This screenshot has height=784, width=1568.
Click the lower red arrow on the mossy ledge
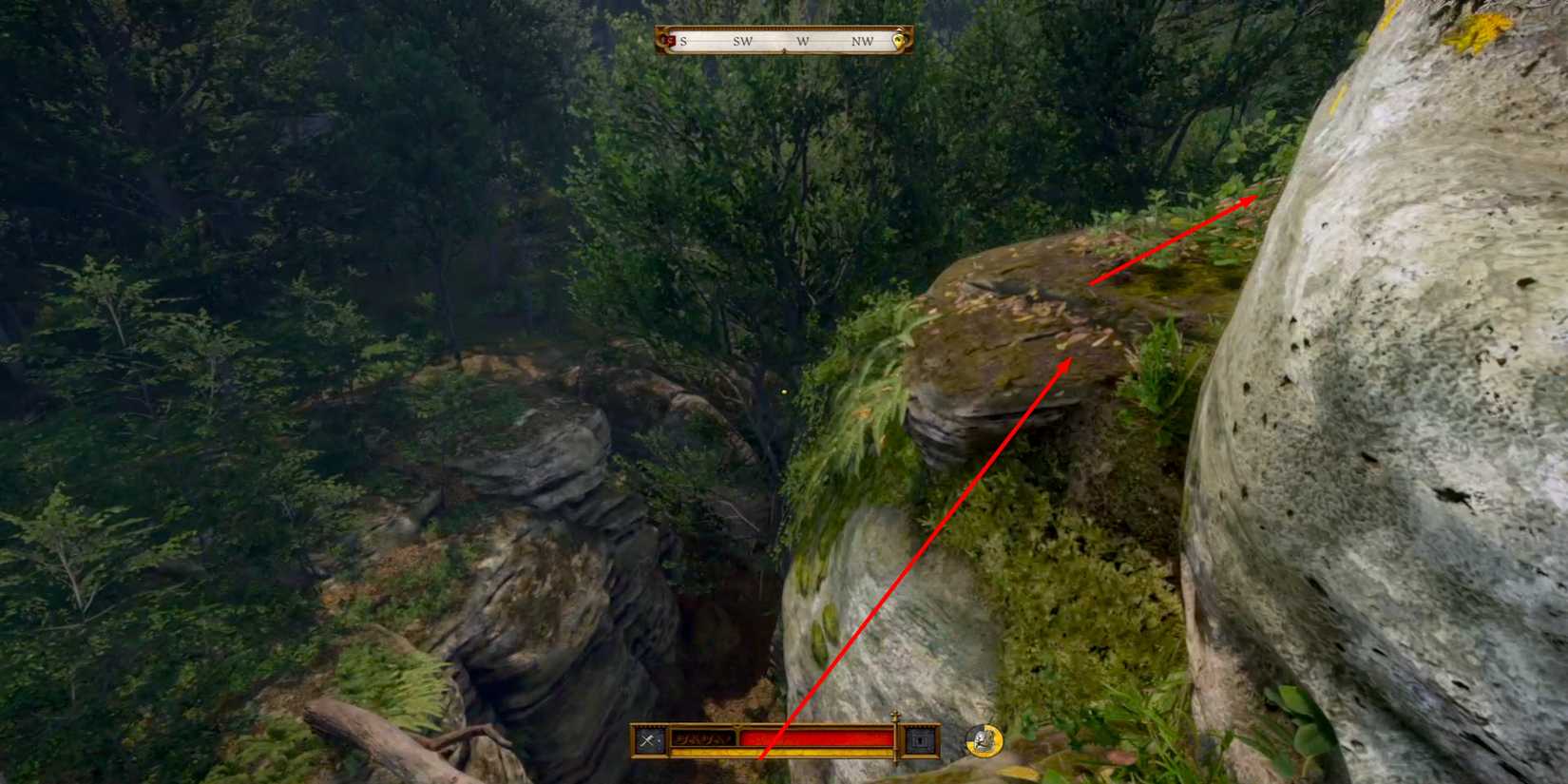[1072, 359]
